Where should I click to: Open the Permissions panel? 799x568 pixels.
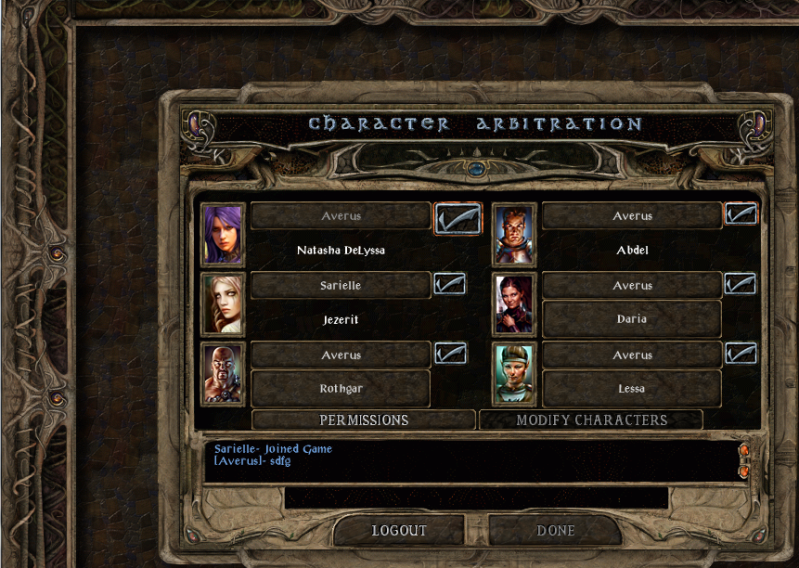coord(363,420)
